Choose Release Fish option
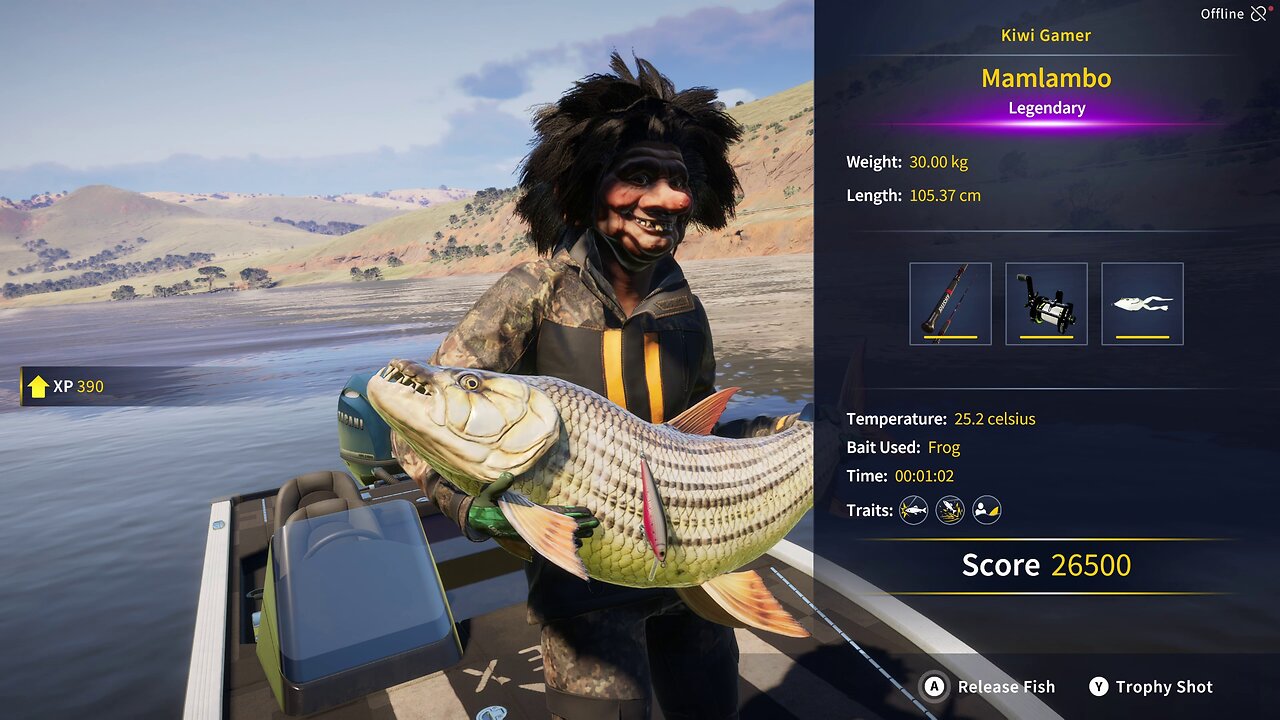 (x=989, y=687)
